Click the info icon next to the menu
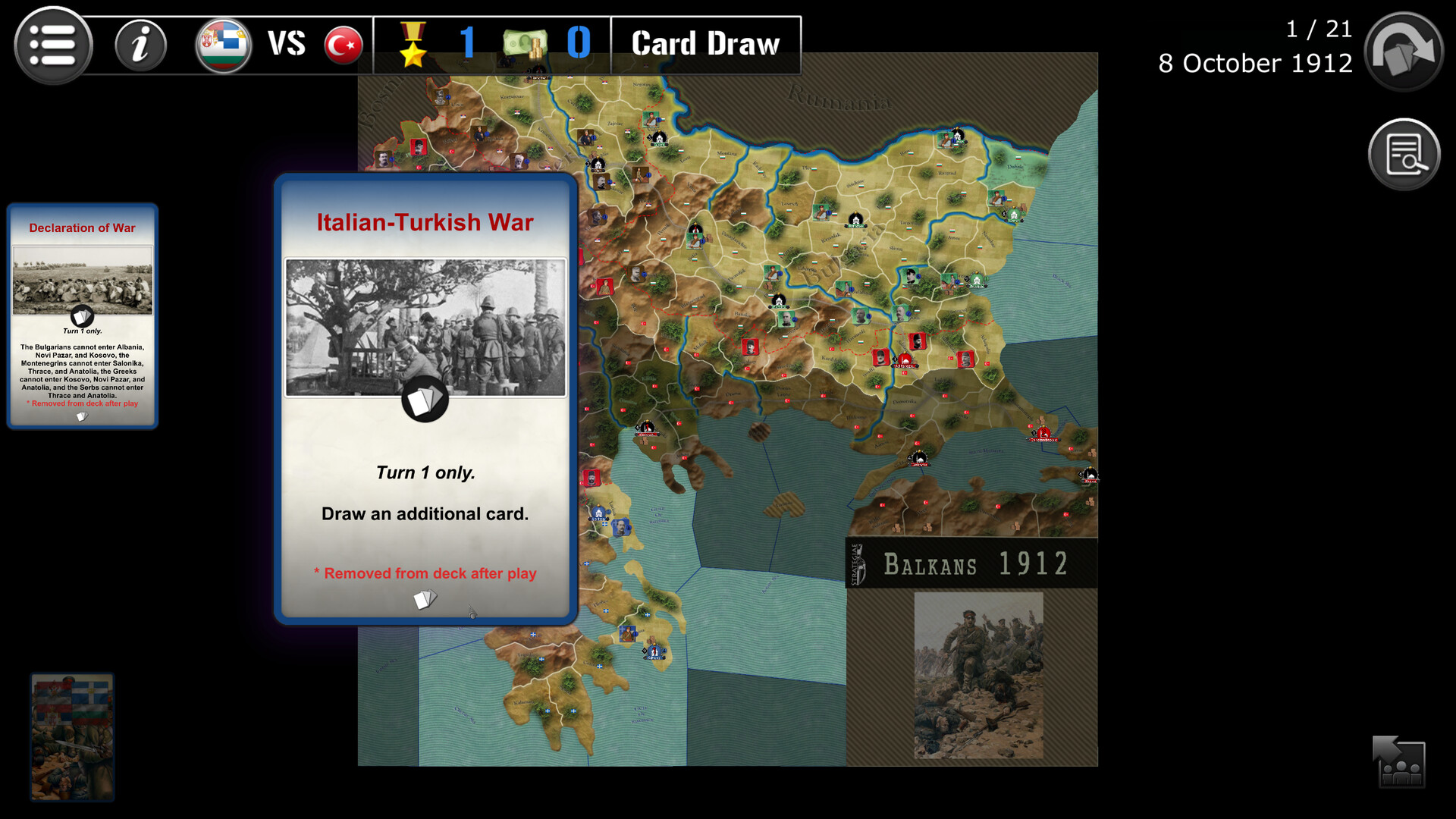The width and height of the screenshot is (1456, 819). click(140, 45)
